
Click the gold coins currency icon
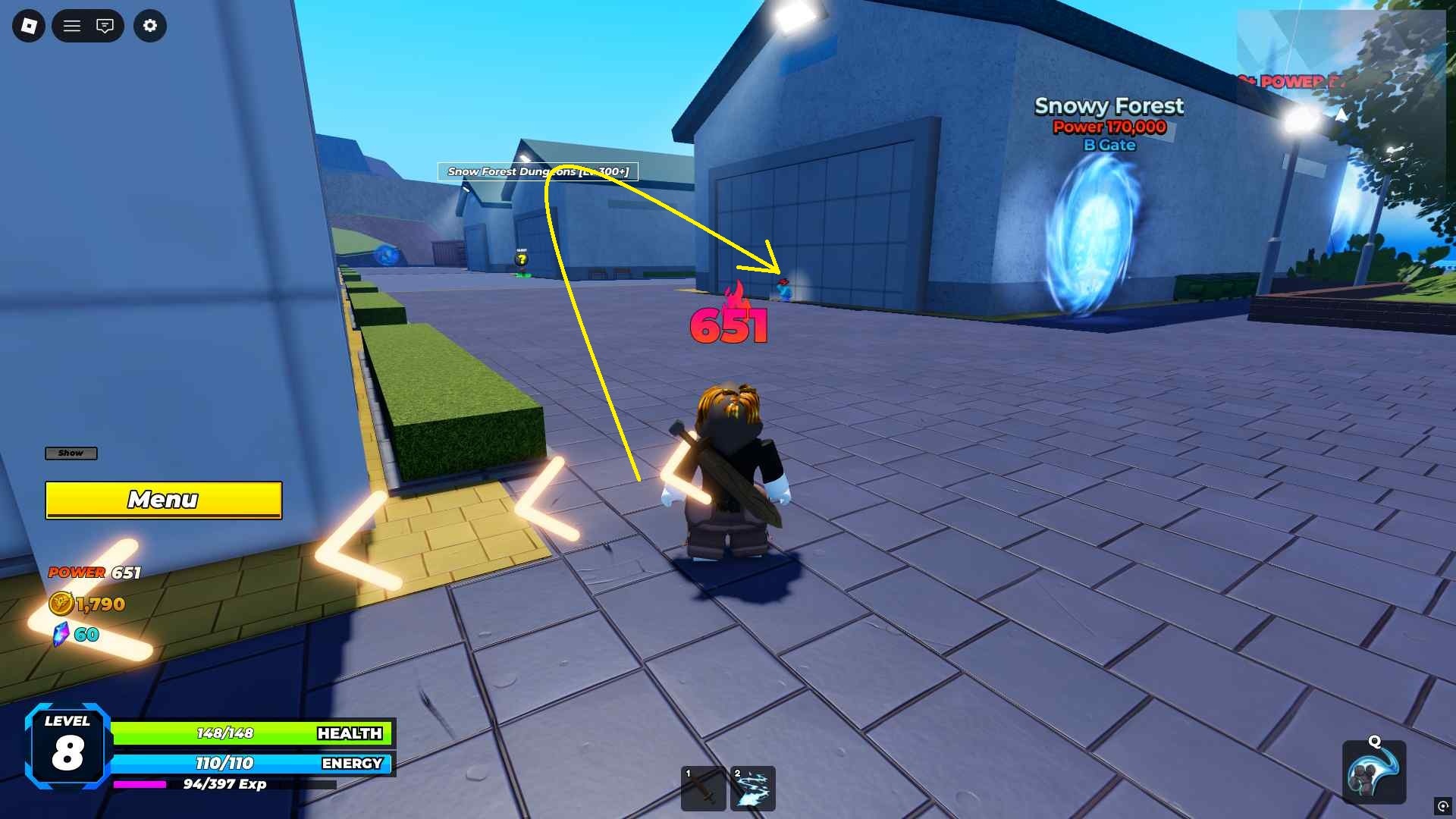tap(62, 604)
